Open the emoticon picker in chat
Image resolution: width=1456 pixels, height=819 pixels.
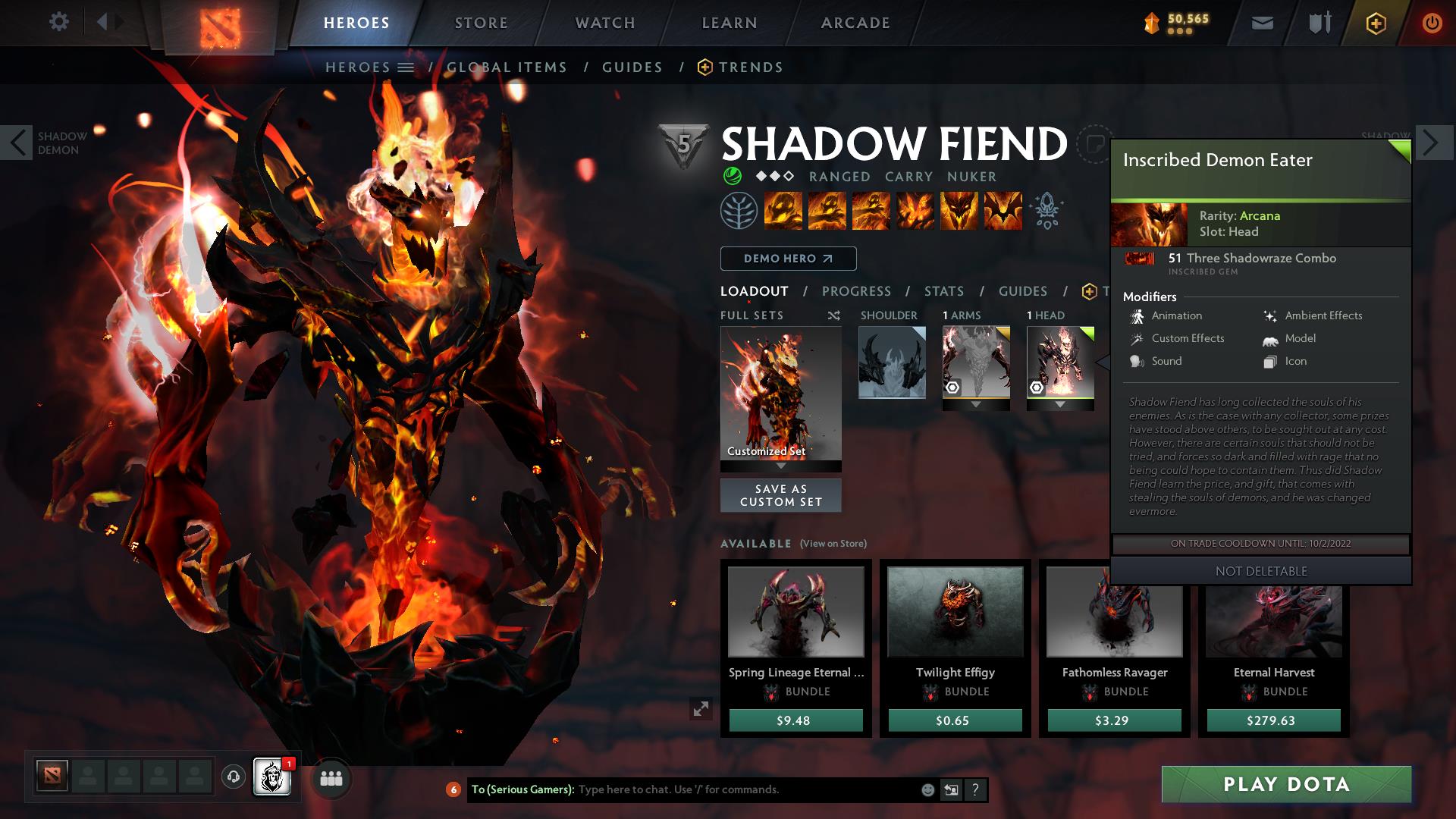coord(927,789)
